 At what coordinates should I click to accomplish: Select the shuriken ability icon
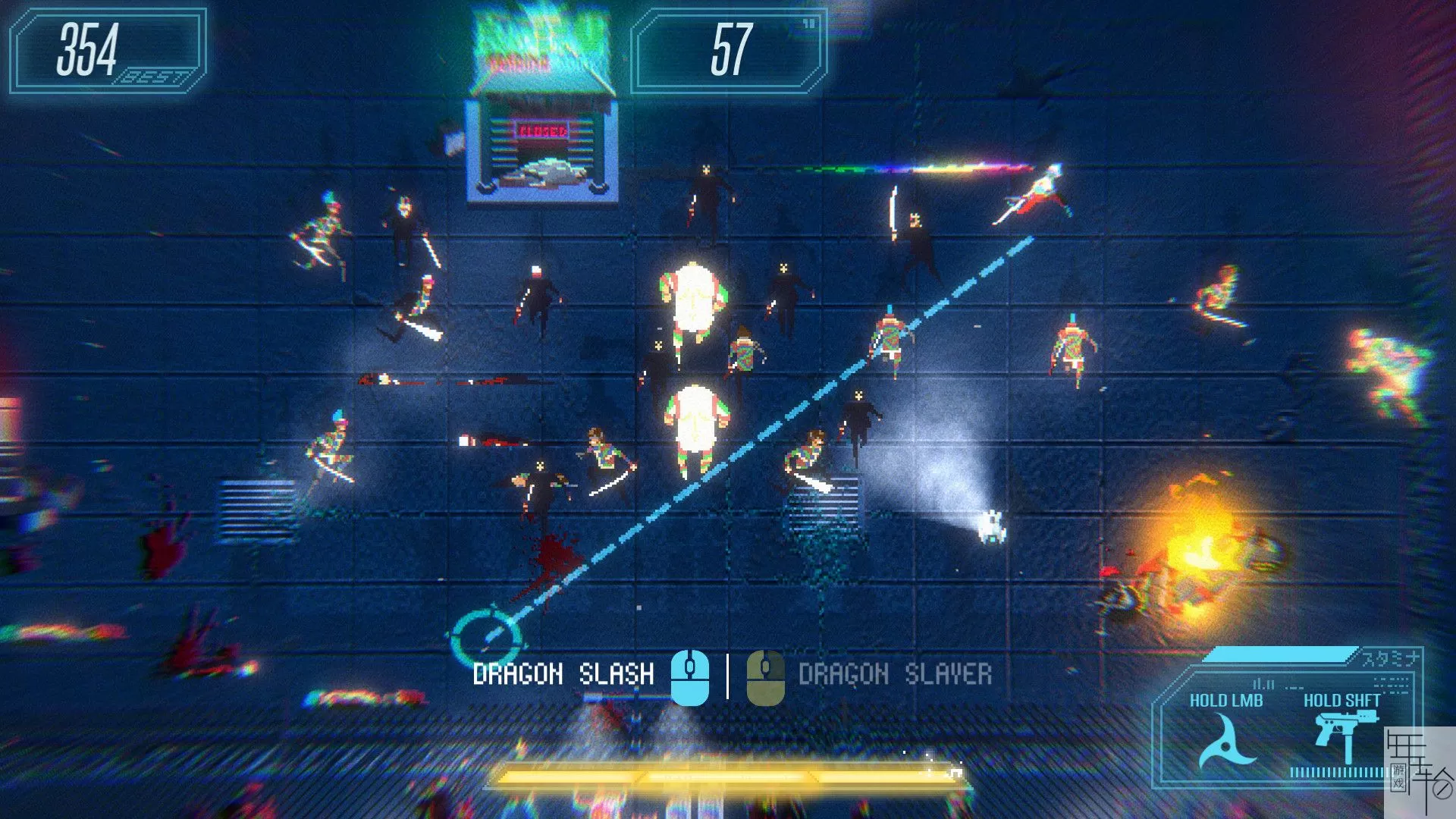(x=1225, y=742)
